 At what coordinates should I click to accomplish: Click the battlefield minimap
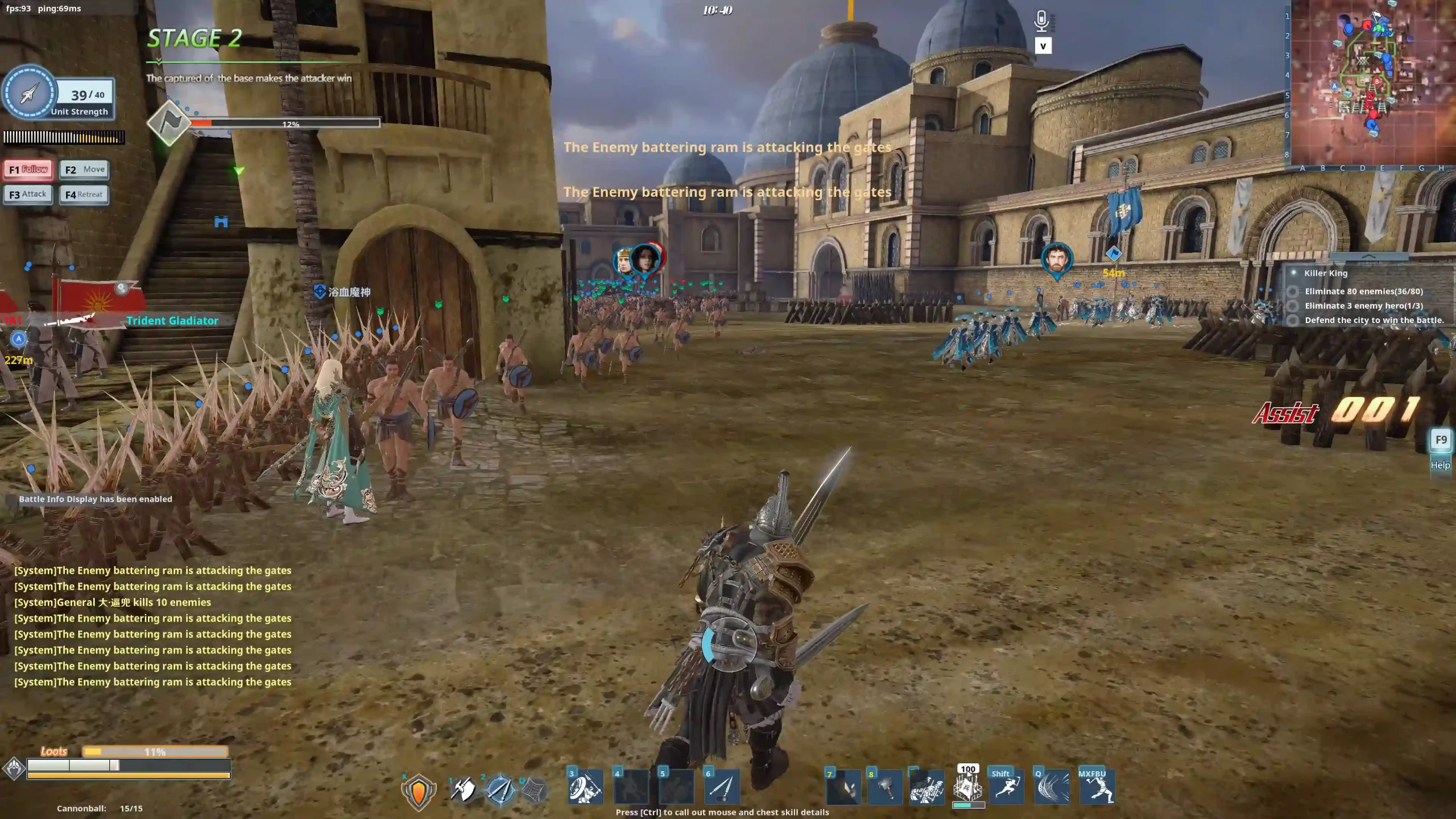coord(1372,82)
